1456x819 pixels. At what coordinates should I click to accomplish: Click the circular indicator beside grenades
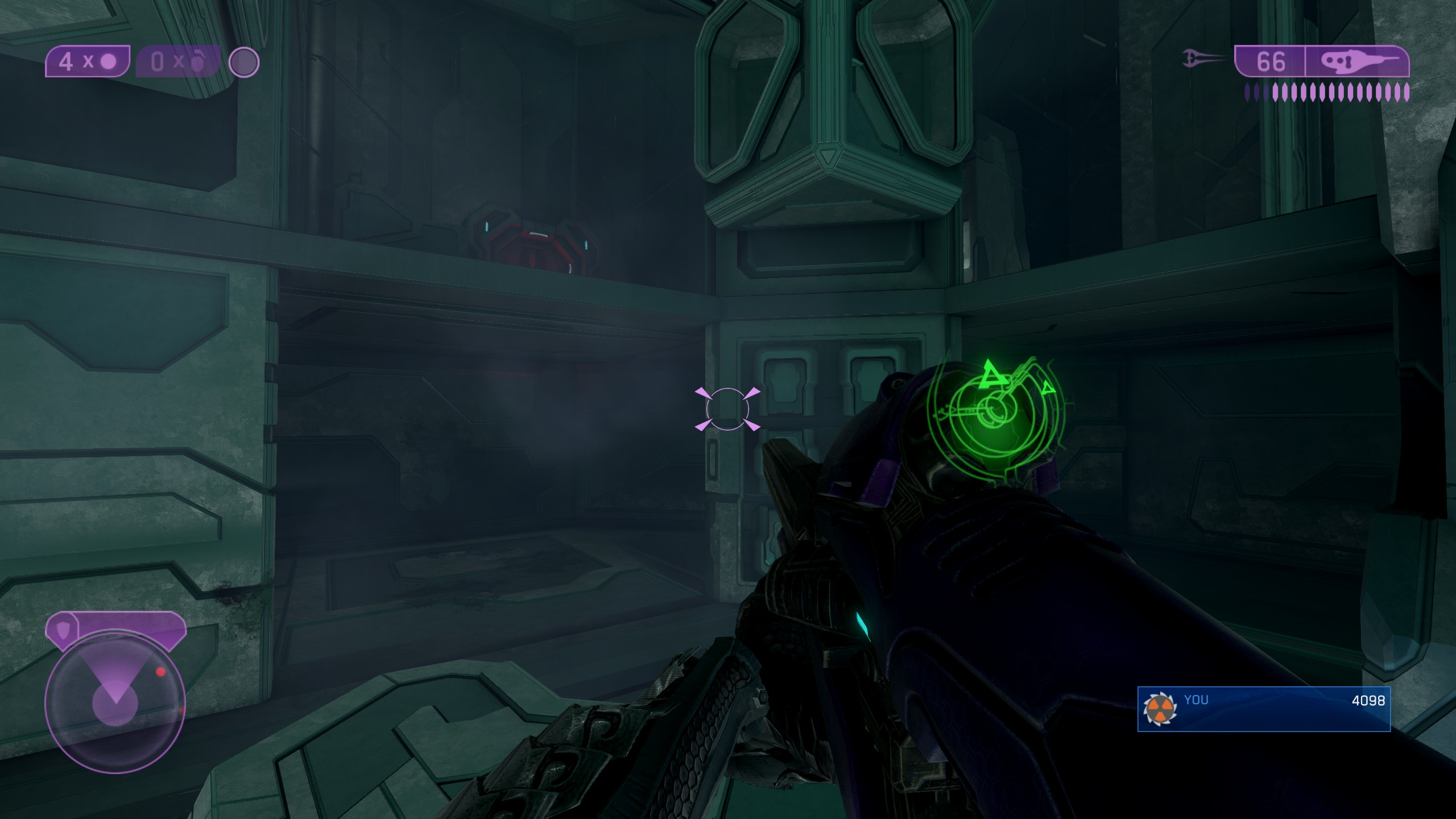(244, 62)
